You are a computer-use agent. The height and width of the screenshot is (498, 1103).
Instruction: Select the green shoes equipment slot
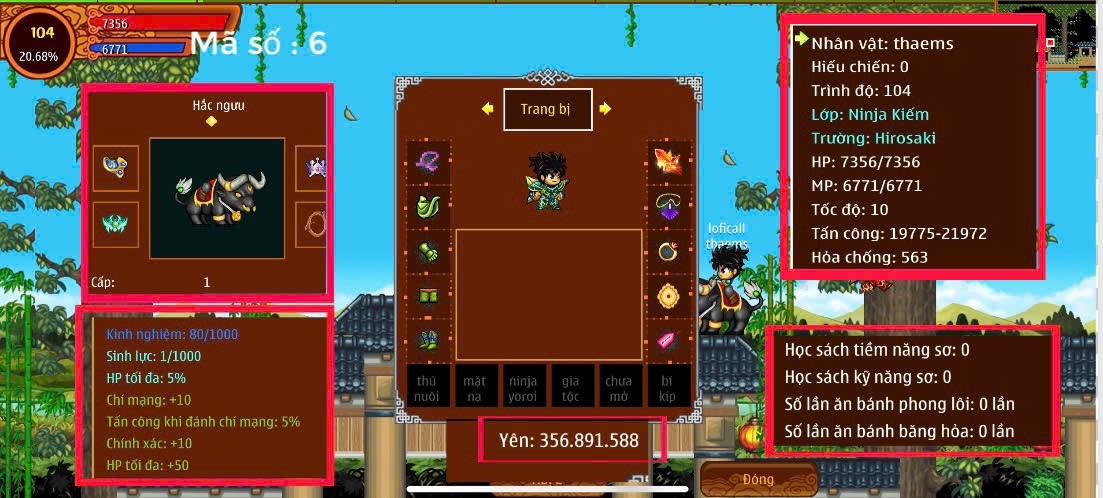[x=428, y=340]
